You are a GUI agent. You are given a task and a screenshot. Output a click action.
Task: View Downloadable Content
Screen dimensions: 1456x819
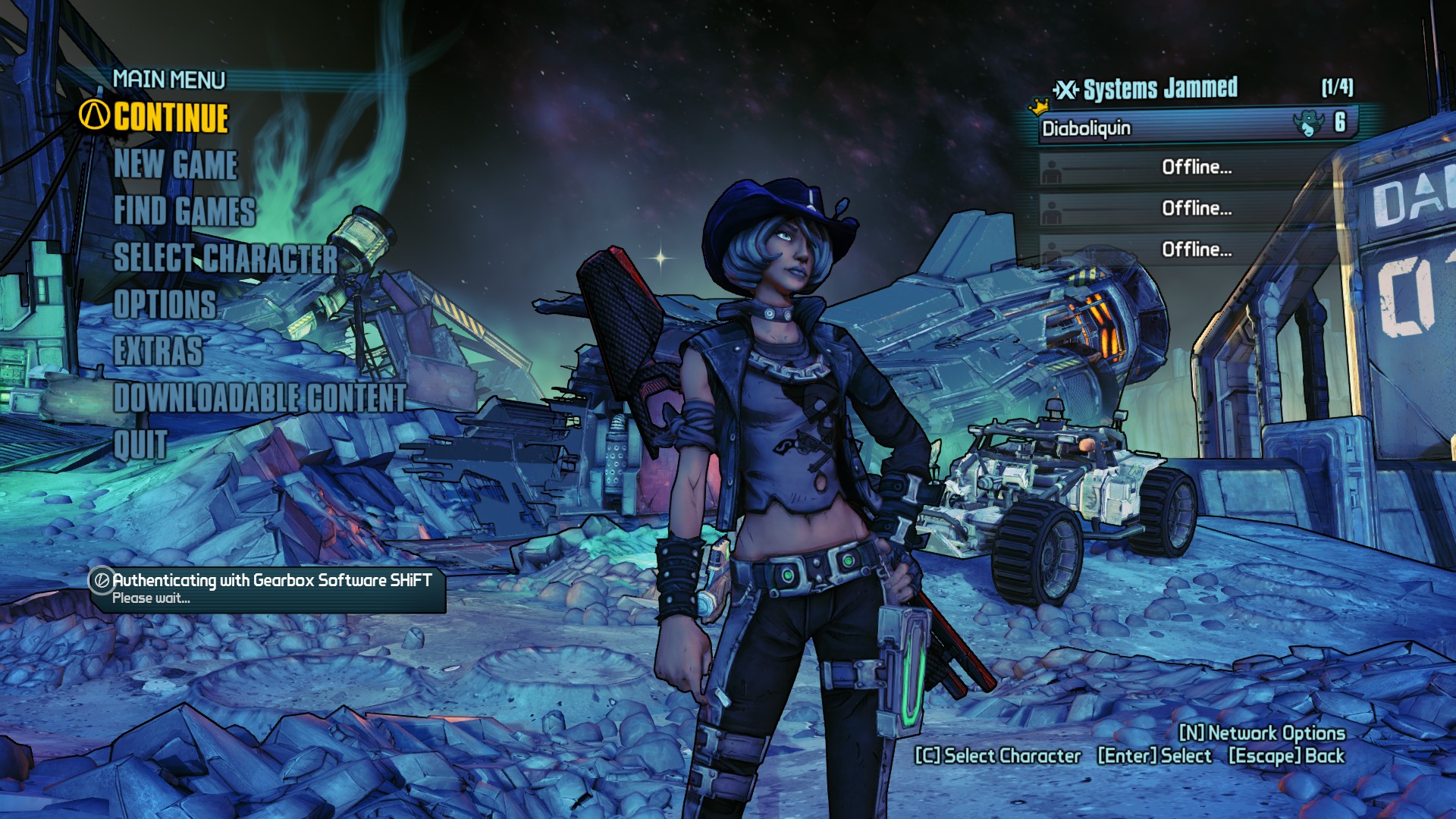coord(259,397)
